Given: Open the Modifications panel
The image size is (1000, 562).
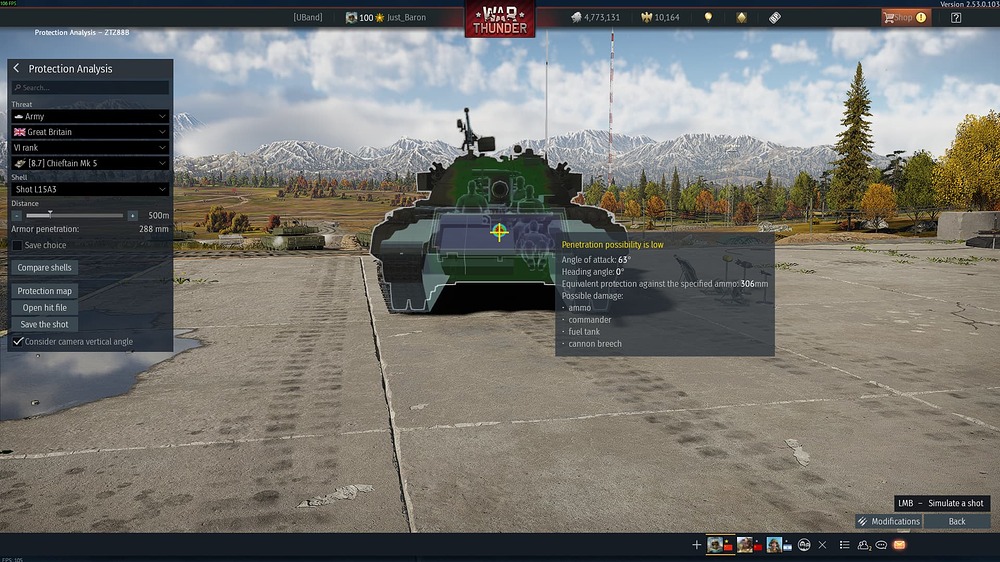Looking at the screenshot, I should 888,521.
